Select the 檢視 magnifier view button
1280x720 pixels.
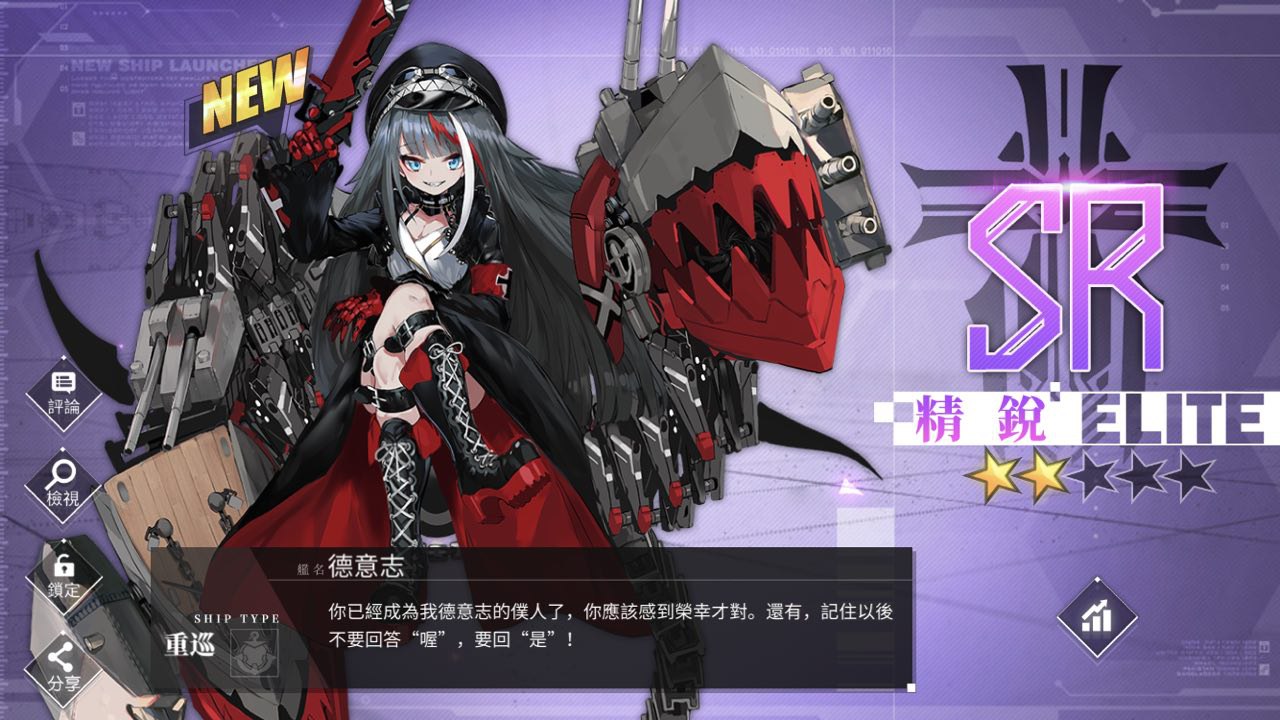point(64,485)
